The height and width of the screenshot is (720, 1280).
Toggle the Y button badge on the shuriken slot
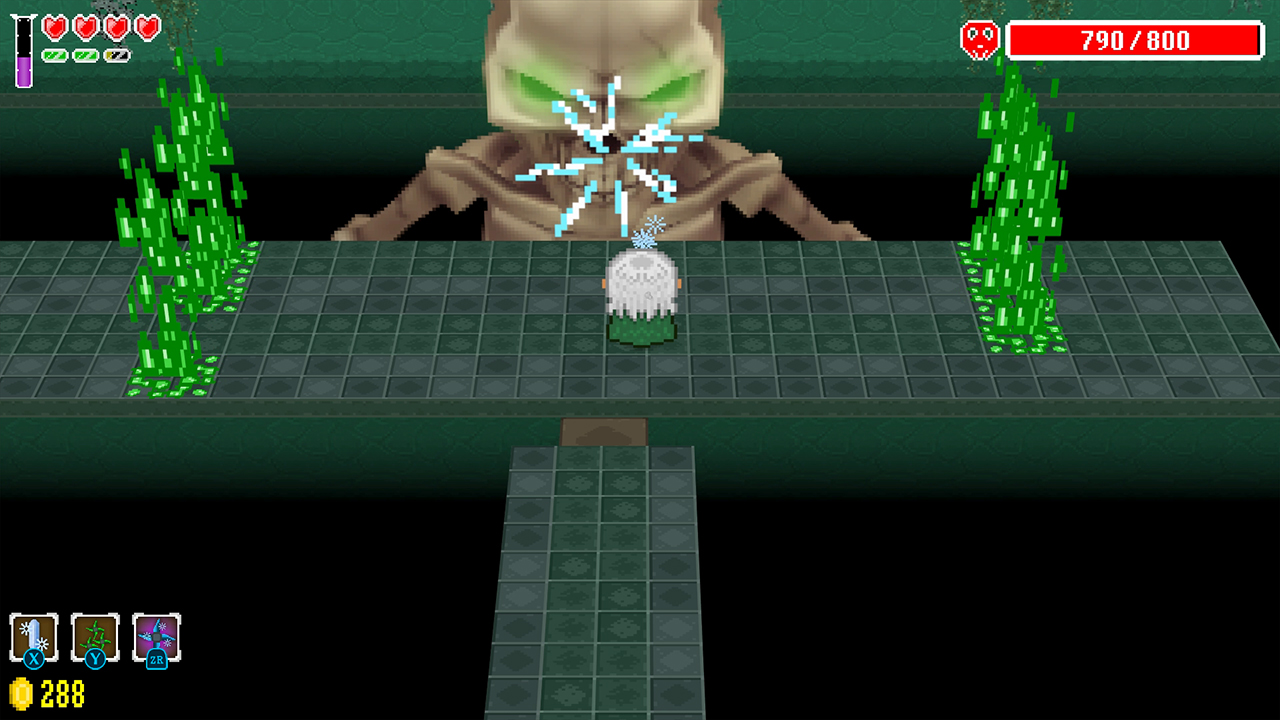coord(96,661)
